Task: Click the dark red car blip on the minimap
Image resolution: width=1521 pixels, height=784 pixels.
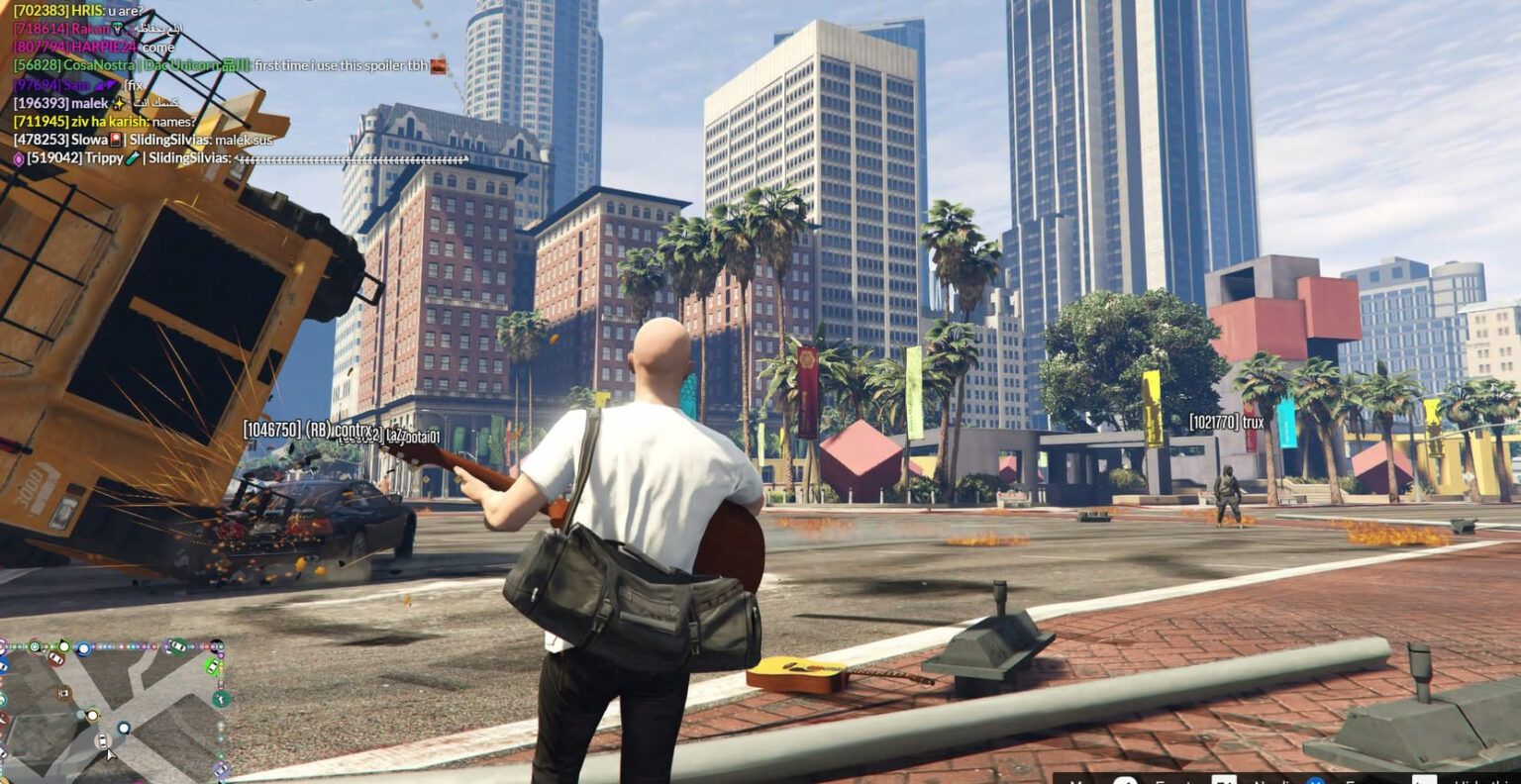Action: [x=55, y=657]
